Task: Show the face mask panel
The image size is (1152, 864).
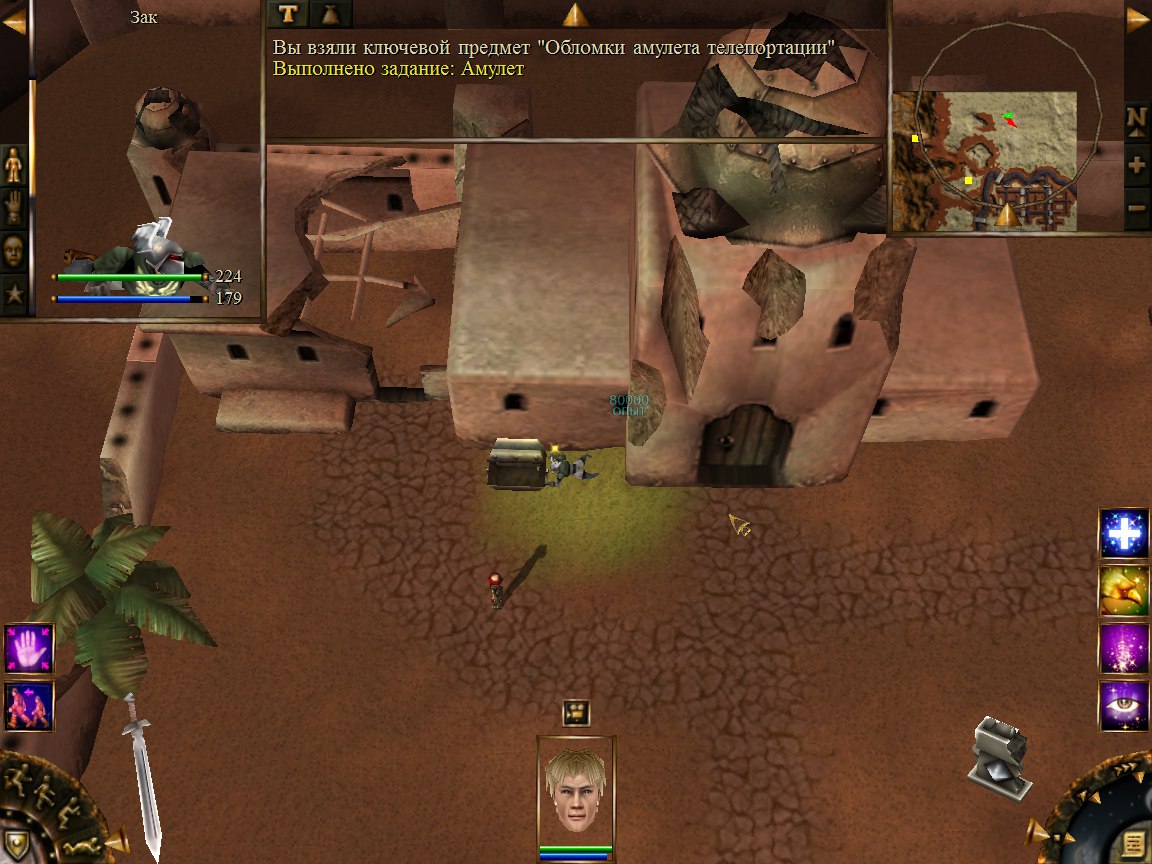Action: [14, 251]
